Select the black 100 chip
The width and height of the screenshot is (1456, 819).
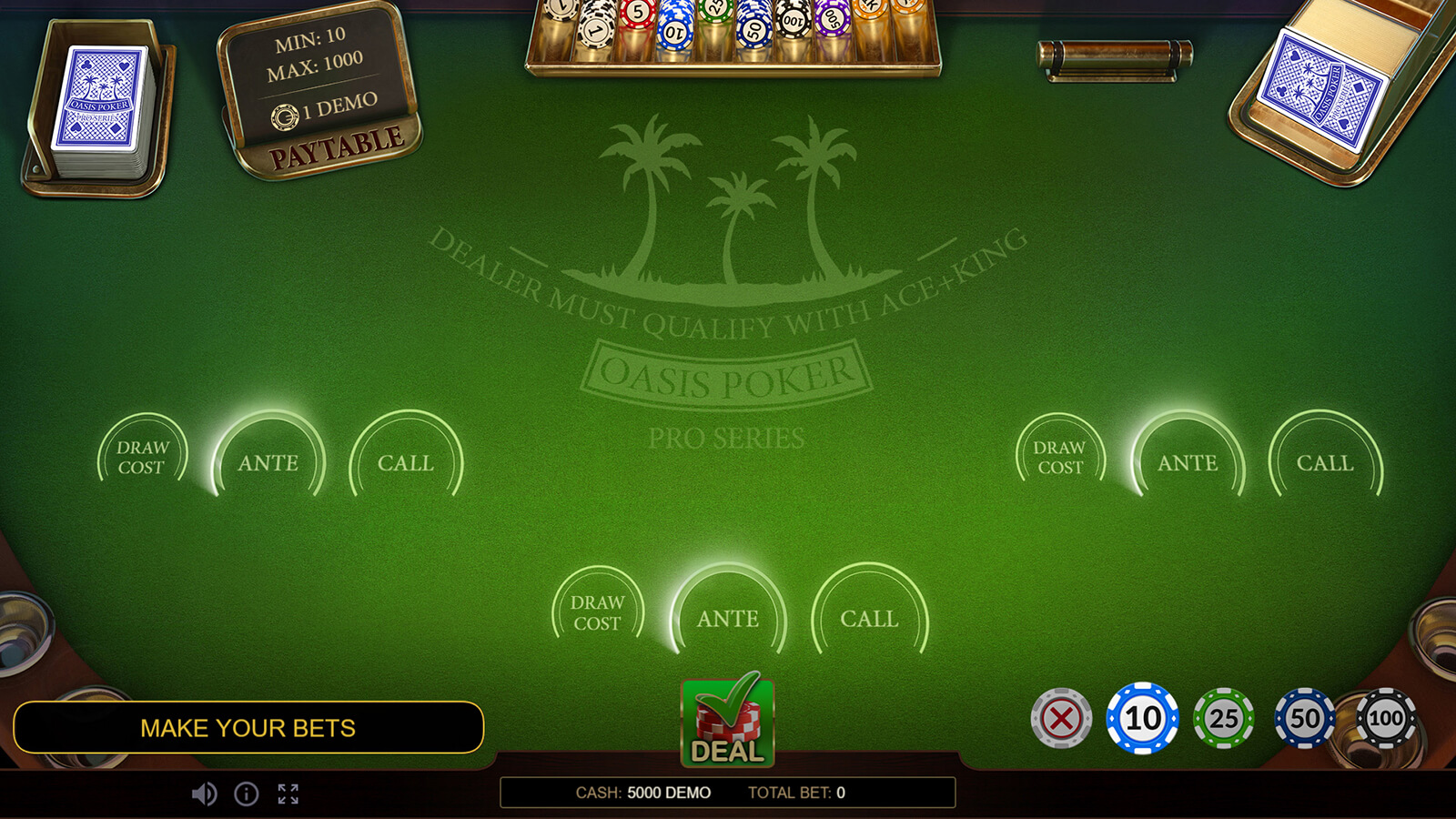pos(1386,718)
